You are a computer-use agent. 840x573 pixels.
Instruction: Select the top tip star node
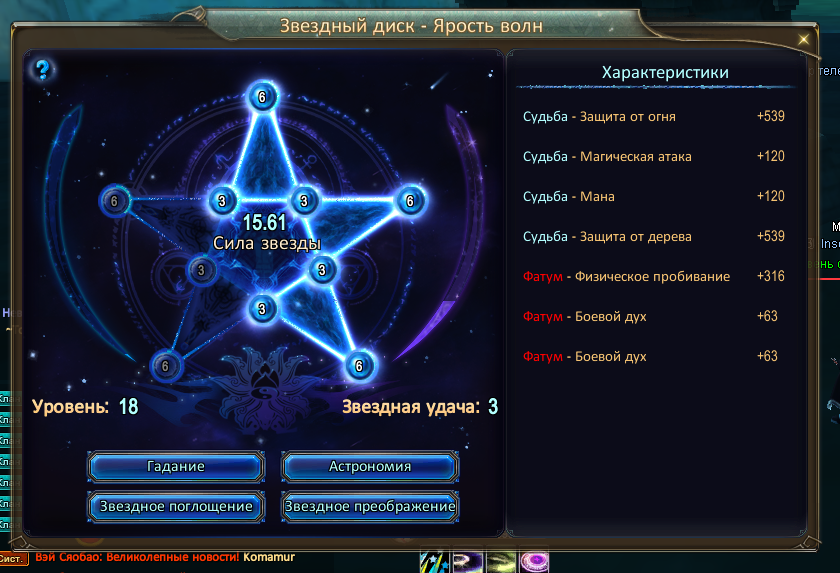pos(262,97)
